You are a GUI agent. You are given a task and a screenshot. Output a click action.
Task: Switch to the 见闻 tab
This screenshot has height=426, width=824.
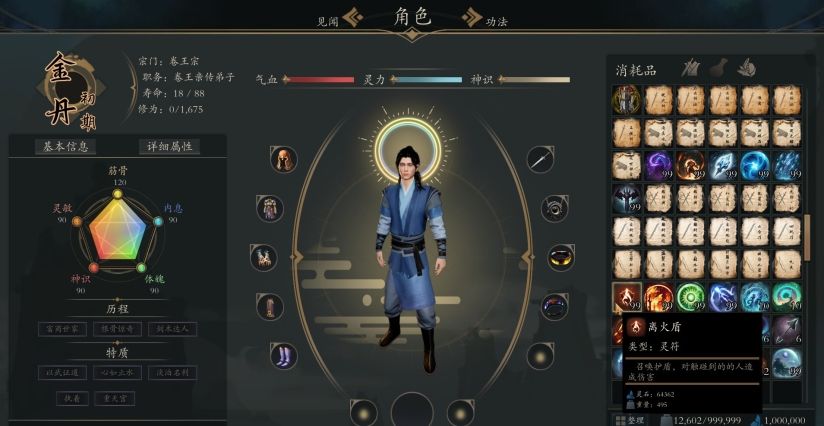329,20
